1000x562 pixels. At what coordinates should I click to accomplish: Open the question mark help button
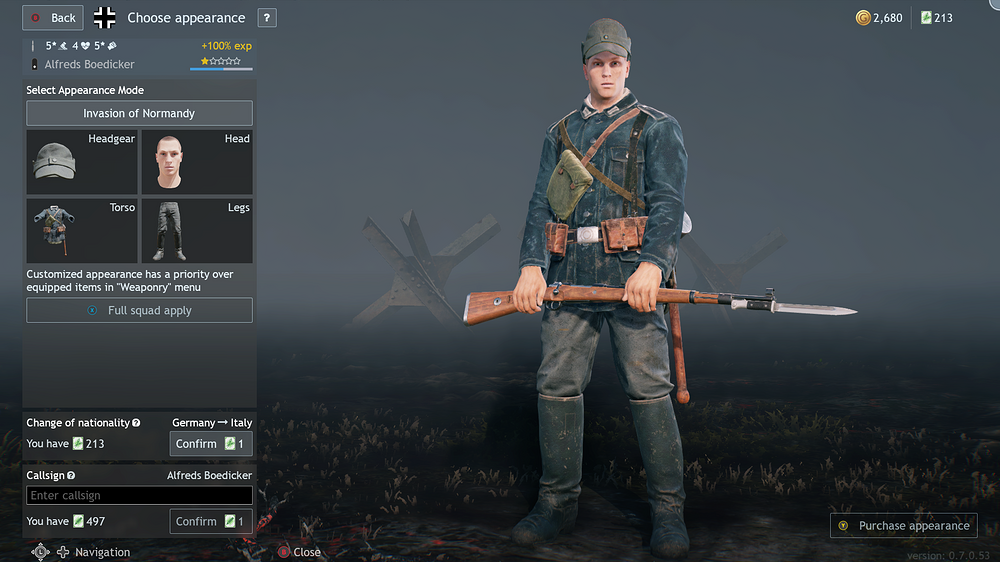[267, 18]
